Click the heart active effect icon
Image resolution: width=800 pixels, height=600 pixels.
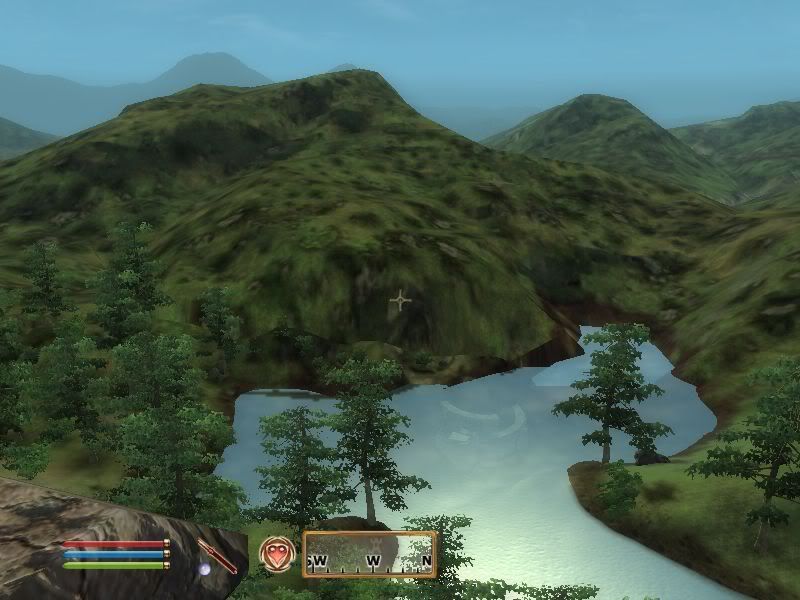pyautogui.click(x=276, y=553)
